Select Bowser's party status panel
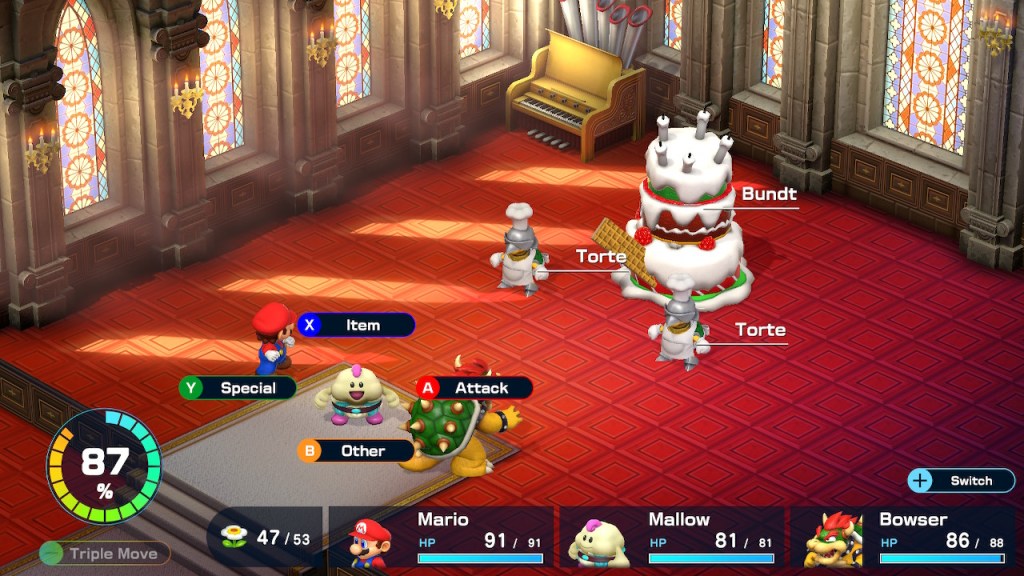Screen dimensions: 1024x576 tap(903, 537)
